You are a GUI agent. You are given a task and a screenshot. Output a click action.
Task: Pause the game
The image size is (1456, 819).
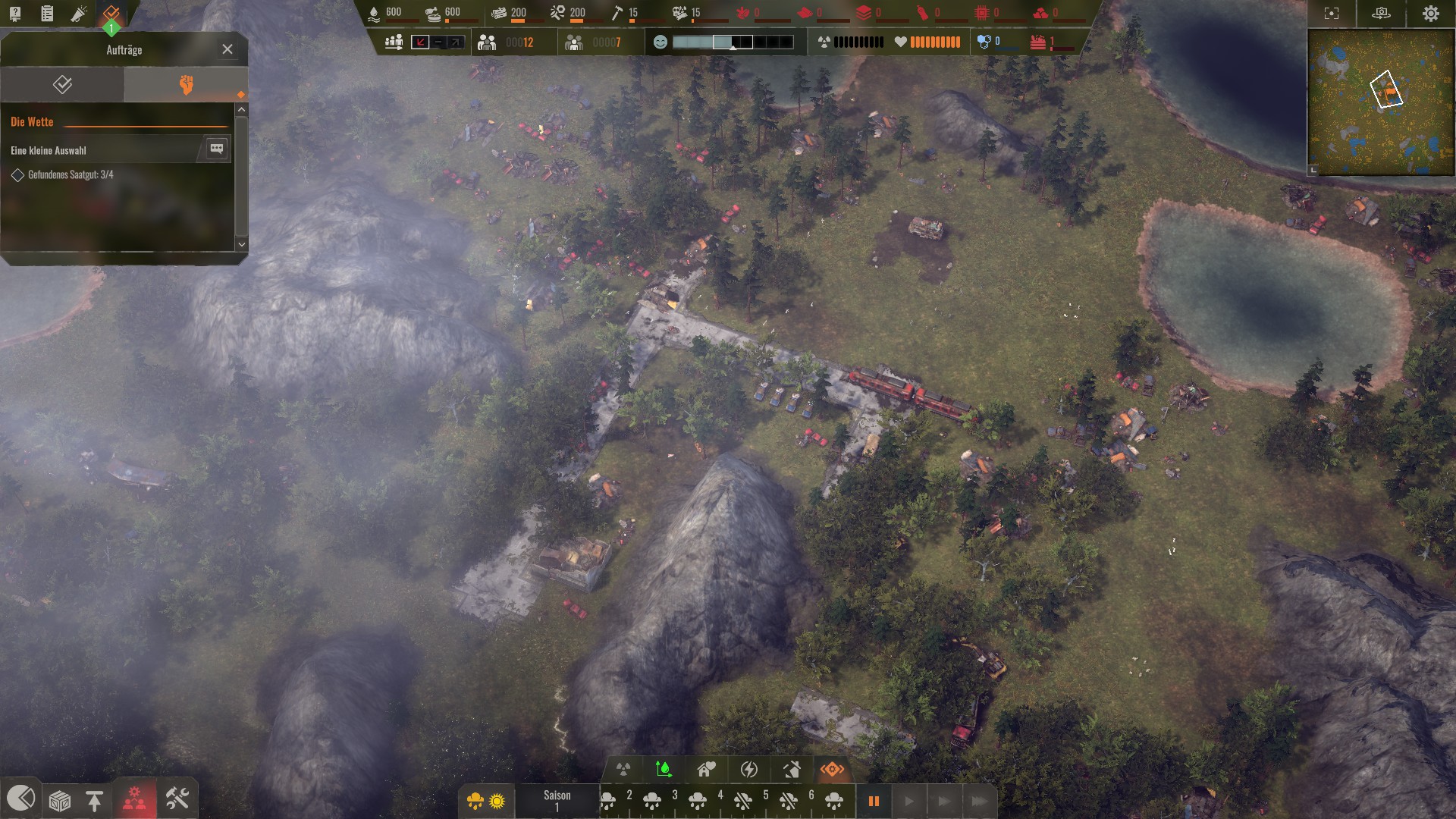(874, 801)
